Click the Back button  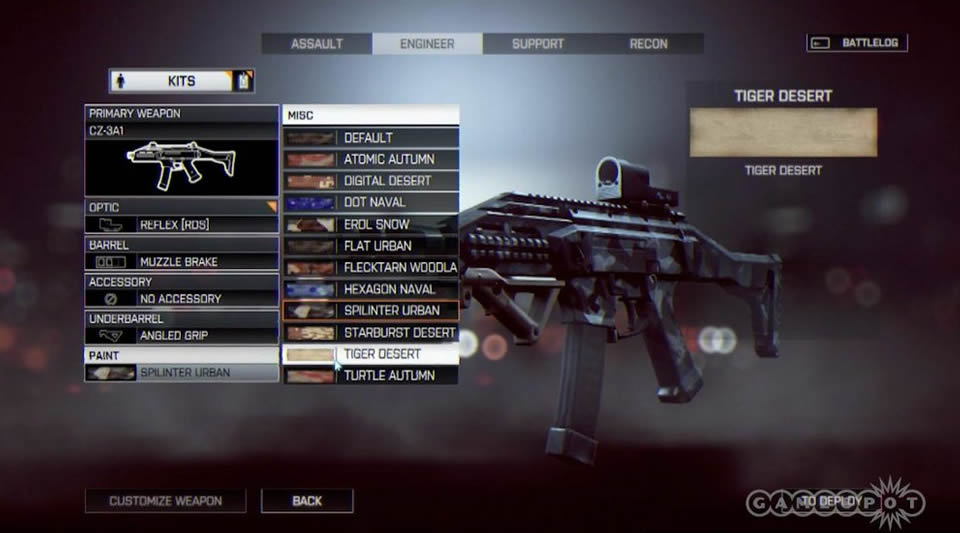tap(307, 500)
